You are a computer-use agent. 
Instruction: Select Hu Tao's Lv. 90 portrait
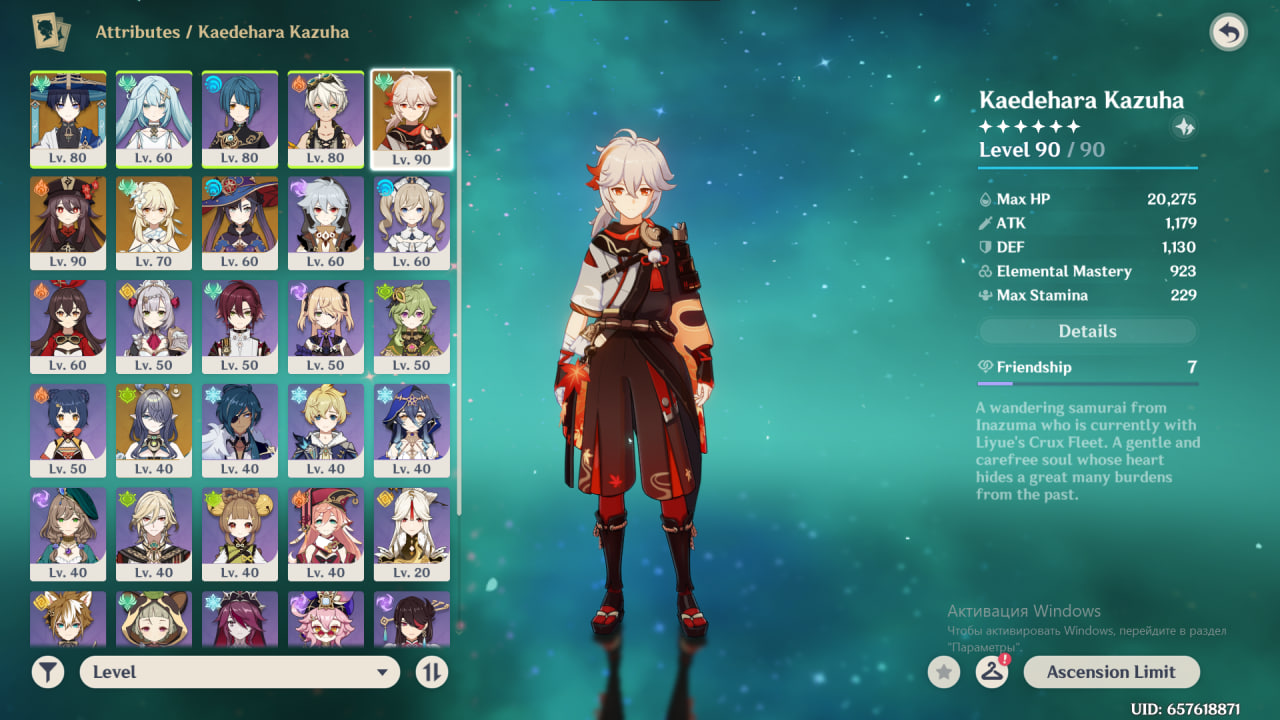(68, 222)
